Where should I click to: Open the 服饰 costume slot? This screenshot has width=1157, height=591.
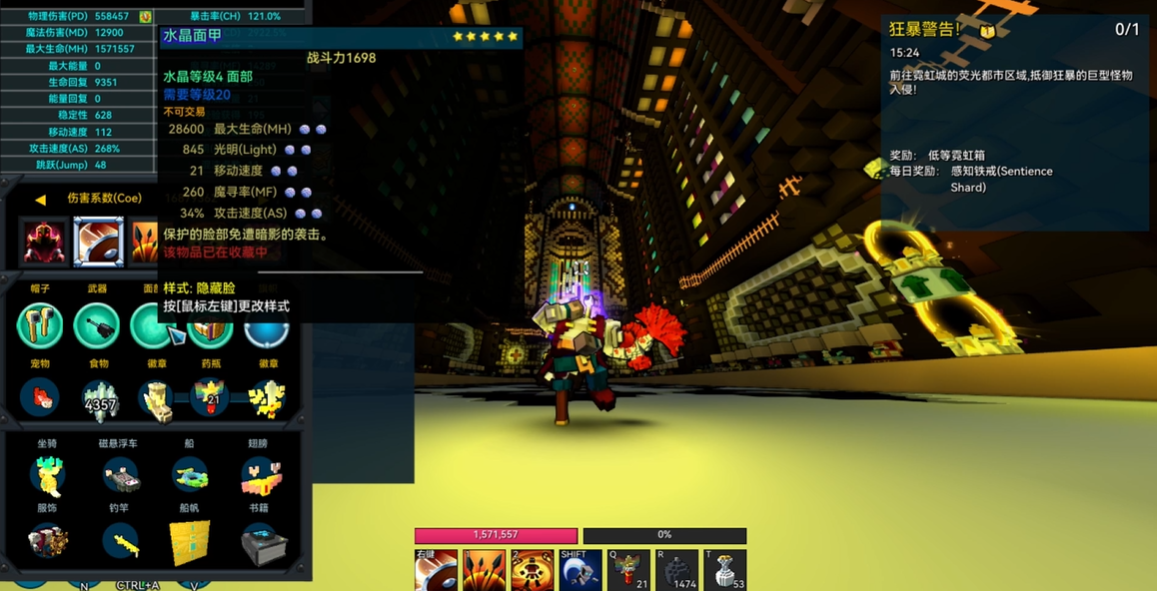click(47, 542)
